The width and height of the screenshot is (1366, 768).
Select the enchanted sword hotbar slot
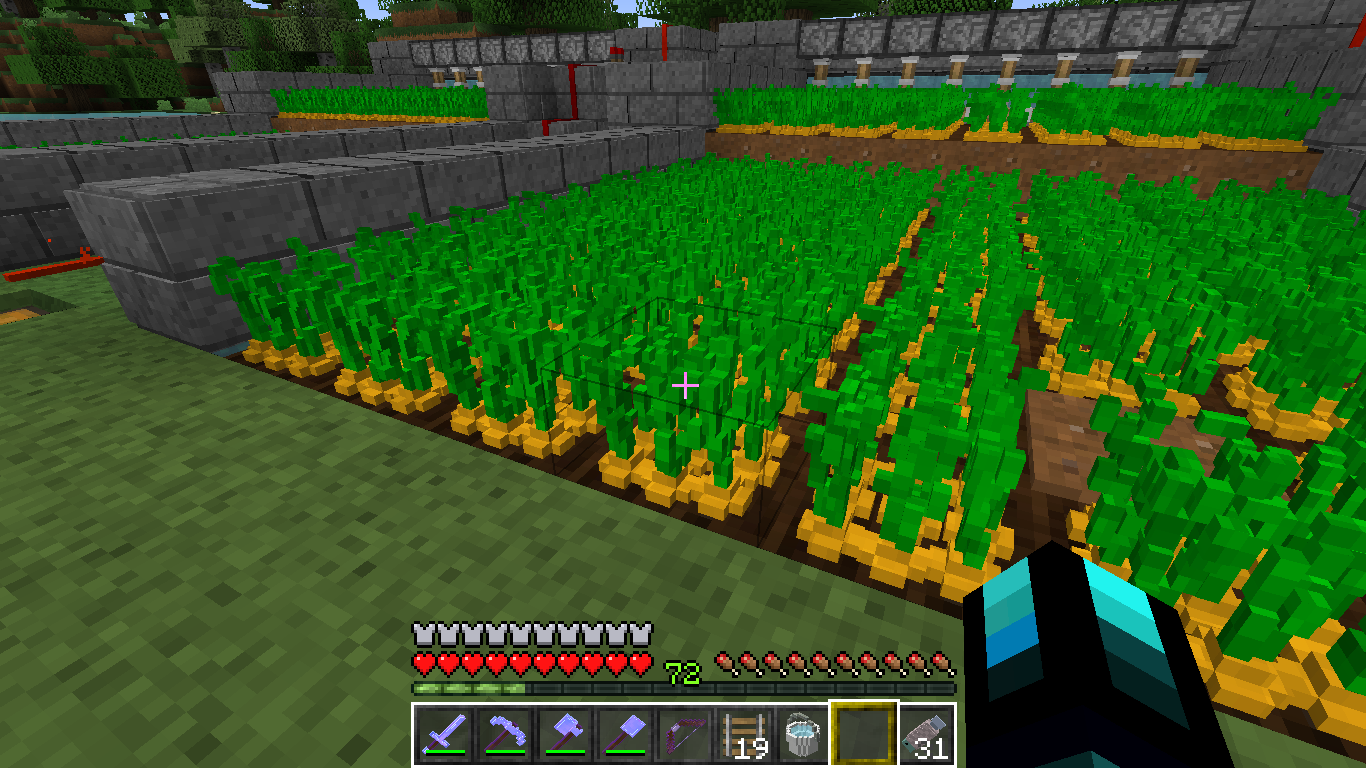click(x=441, y=735)
